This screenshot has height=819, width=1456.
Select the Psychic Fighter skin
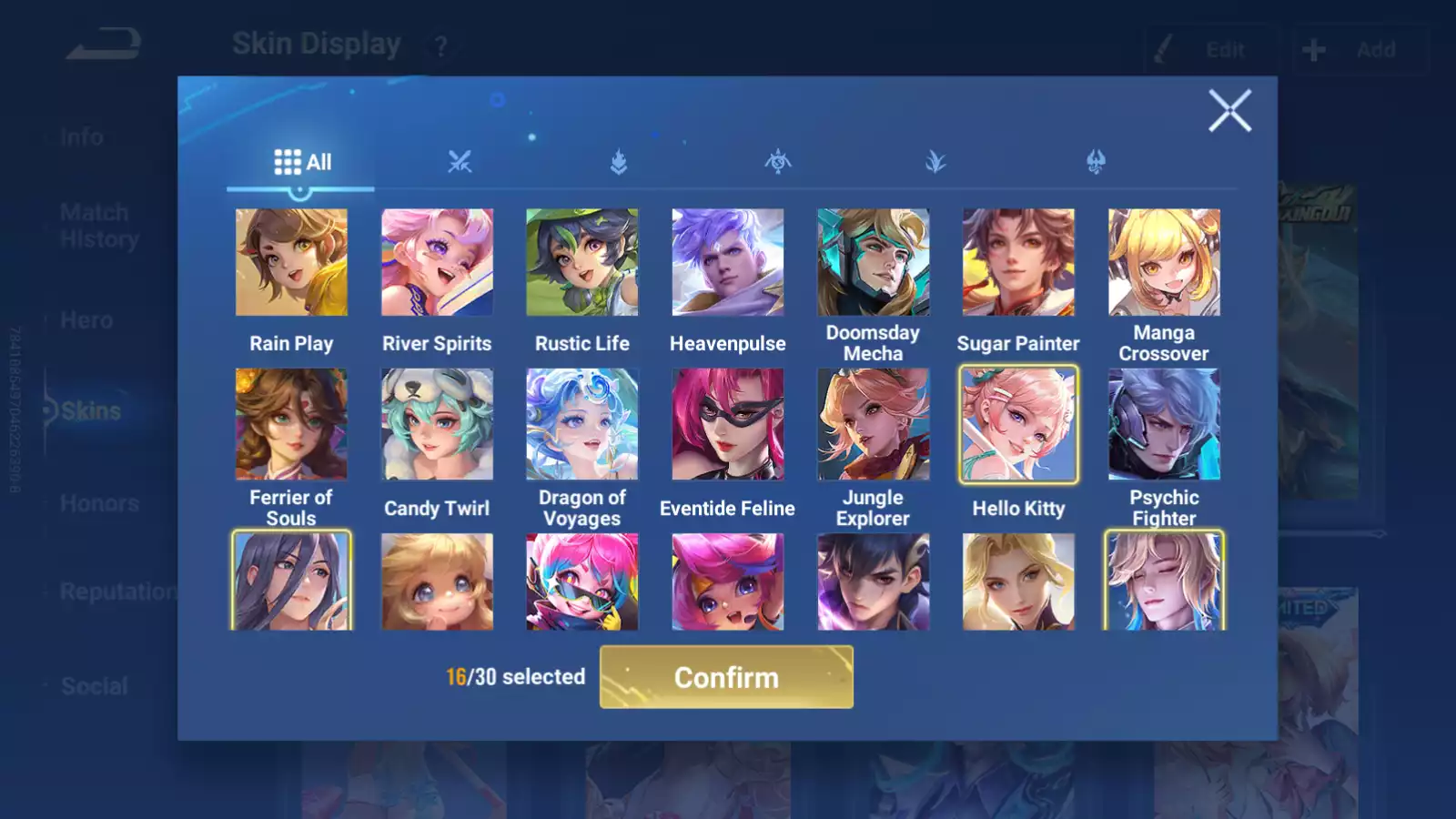pos(1164,424)
